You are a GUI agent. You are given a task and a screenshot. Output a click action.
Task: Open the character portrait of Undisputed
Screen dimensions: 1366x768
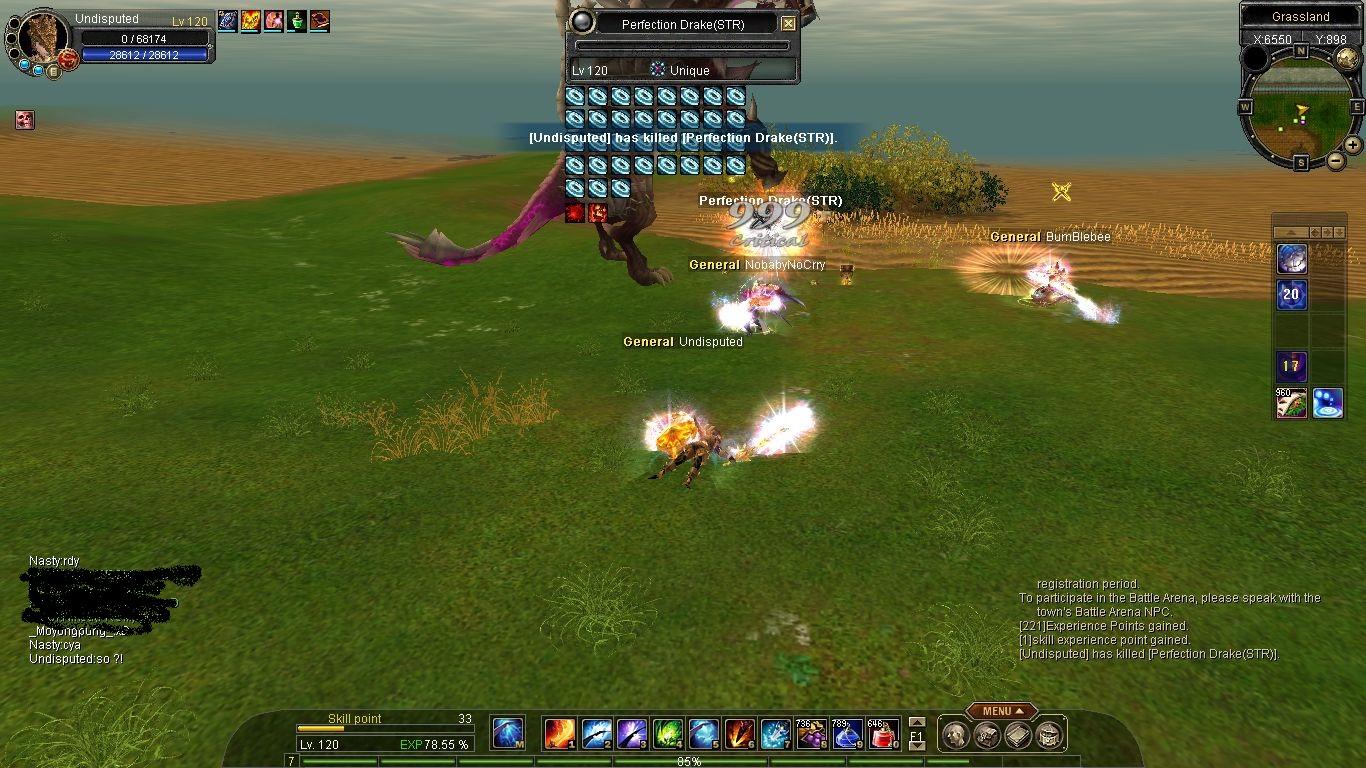(41, 38)
